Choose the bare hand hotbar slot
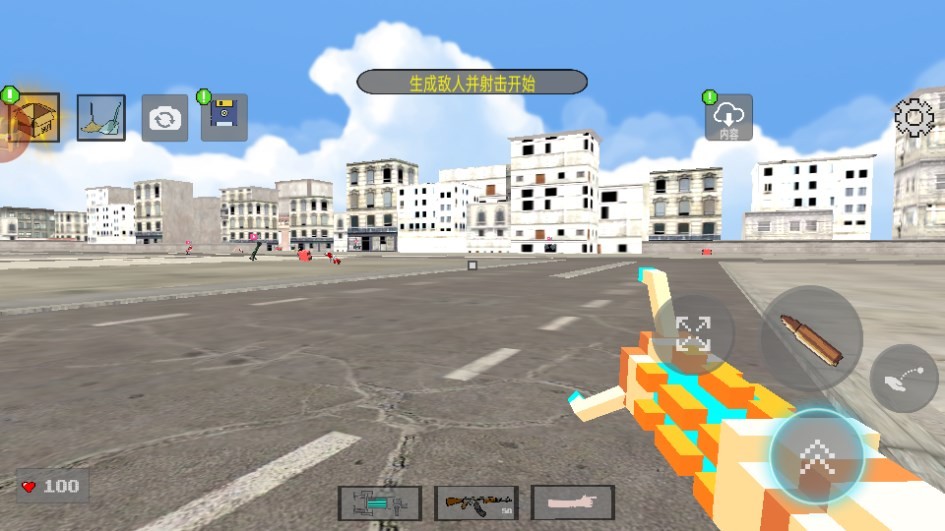The height and width of the screenshot is (531, 945). coord(572,502)
